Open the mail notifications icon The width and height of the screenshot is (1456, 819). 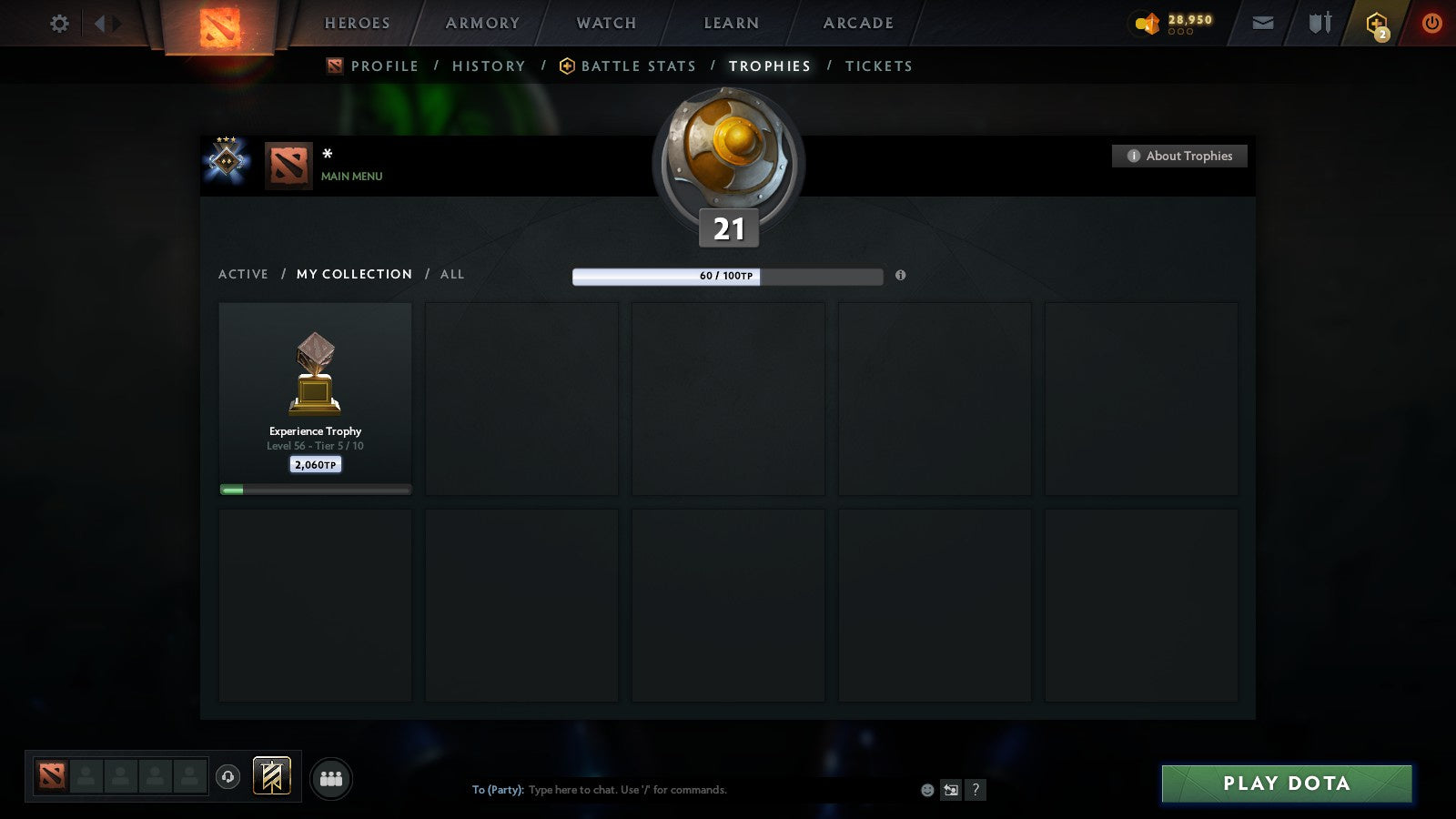[x=1263, y=23]
